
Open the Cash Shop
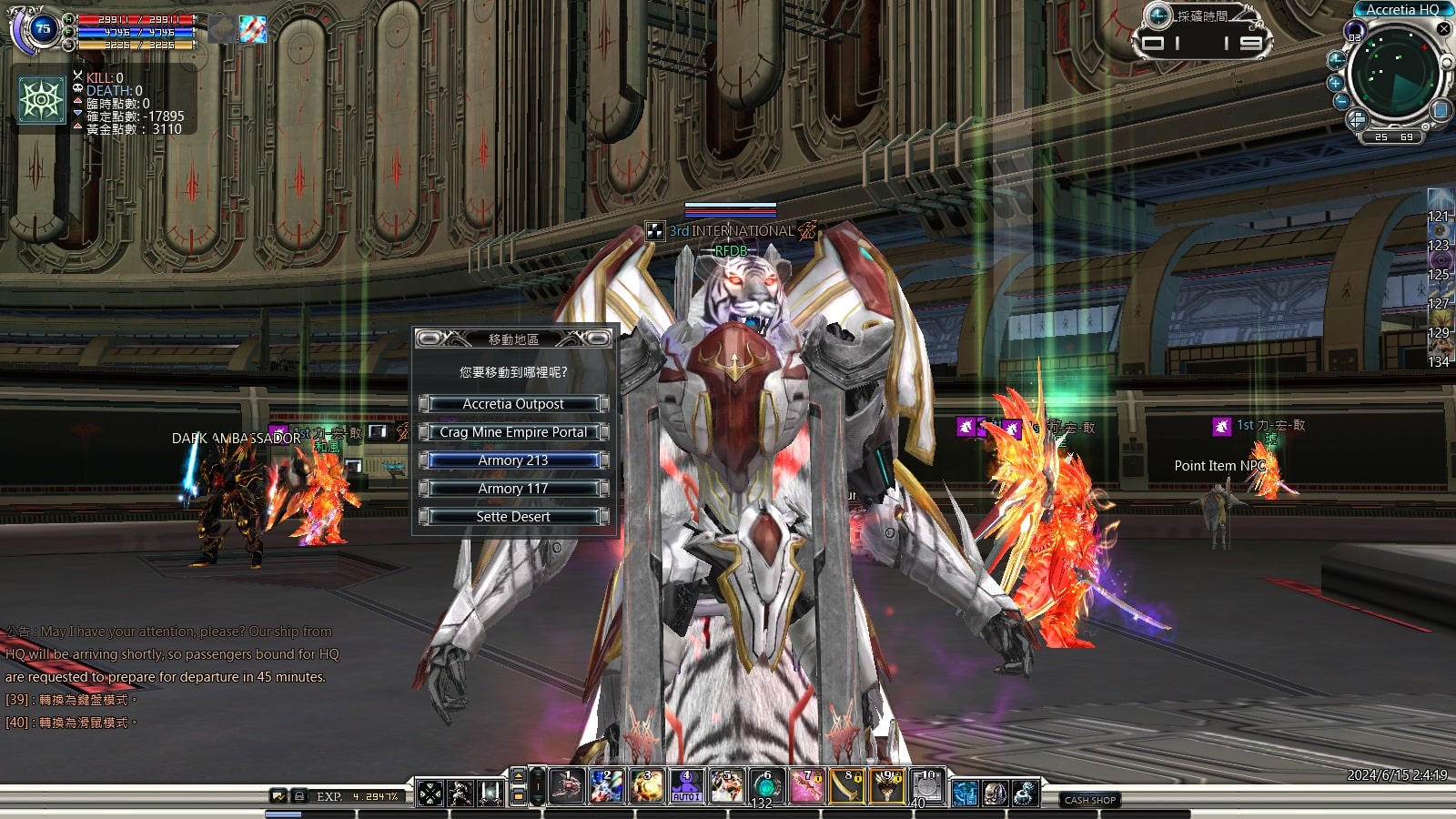click(1090, 800)
